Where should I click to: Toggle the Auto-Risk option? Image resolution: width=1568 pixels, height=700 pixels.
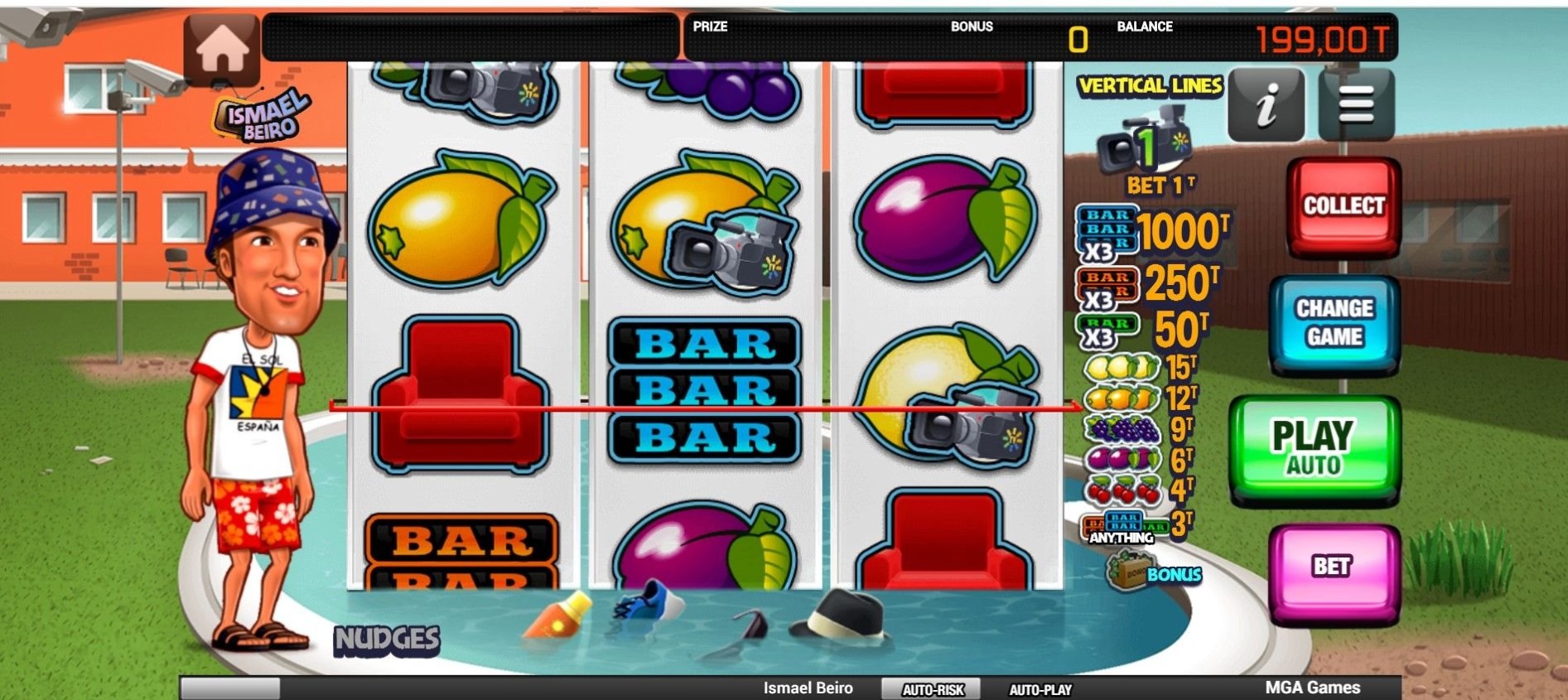(933, 689)
